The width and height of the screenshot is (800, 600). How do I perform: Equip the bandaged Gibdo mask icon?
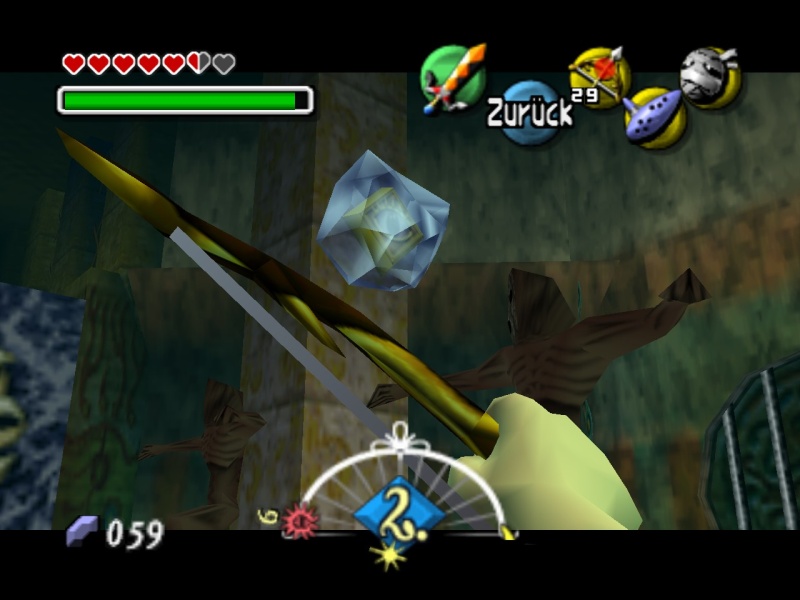point(710,76)
